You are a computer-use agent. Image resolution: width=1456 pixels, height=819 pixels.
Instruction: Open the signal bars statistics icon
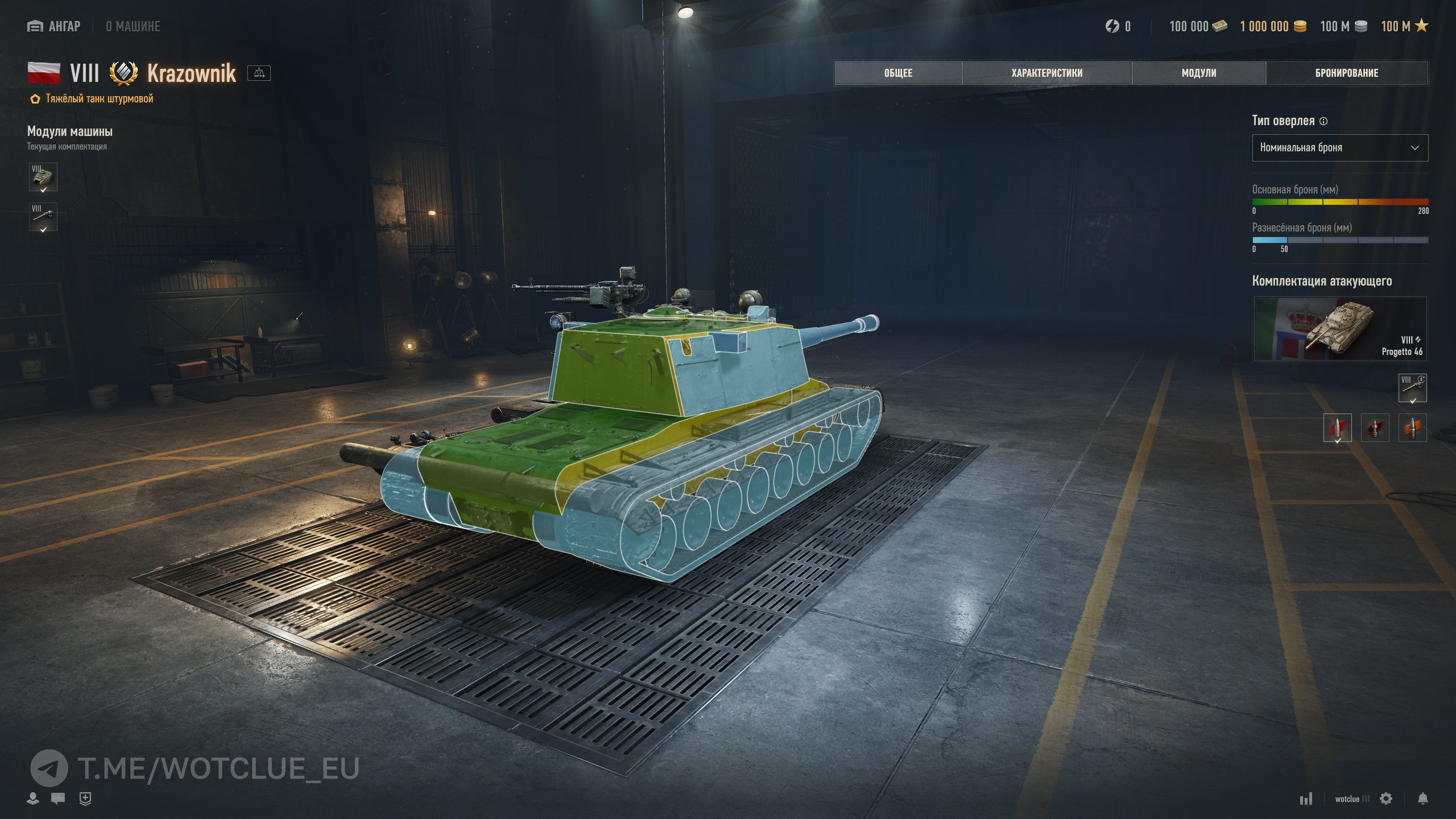pos(1306,799)
